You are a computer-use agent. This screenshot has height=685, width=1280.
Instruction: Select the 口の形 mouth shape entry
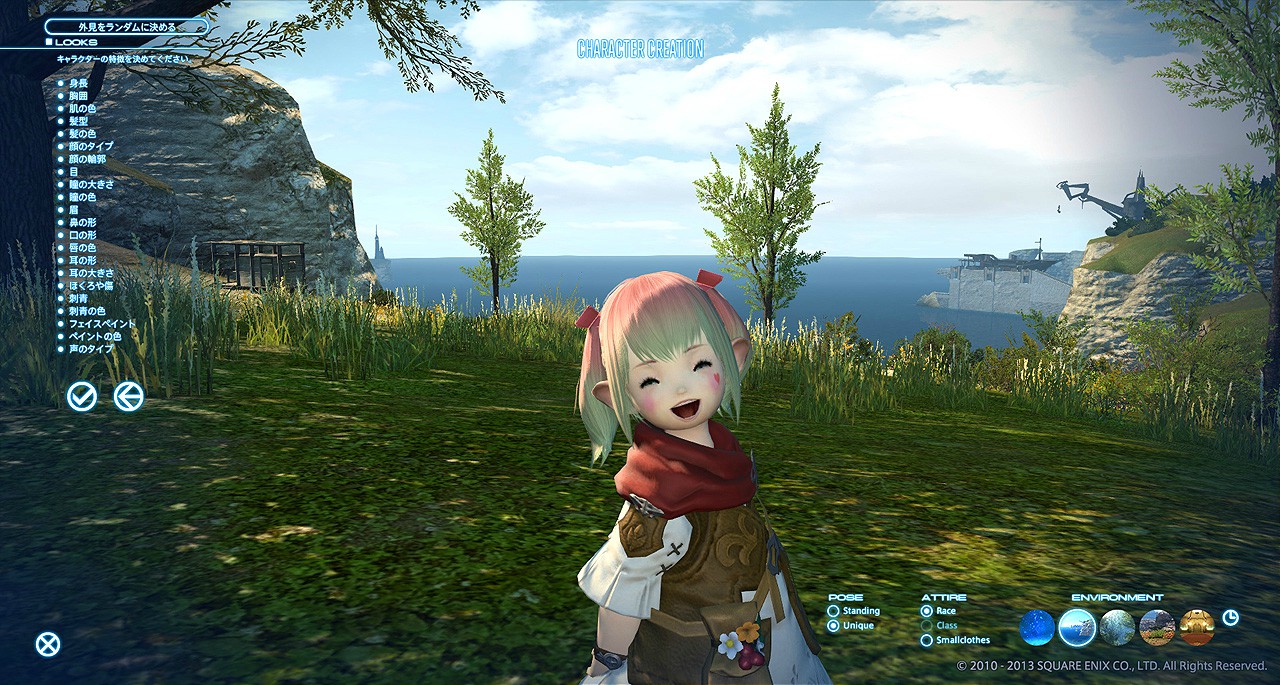coord(83,235)
